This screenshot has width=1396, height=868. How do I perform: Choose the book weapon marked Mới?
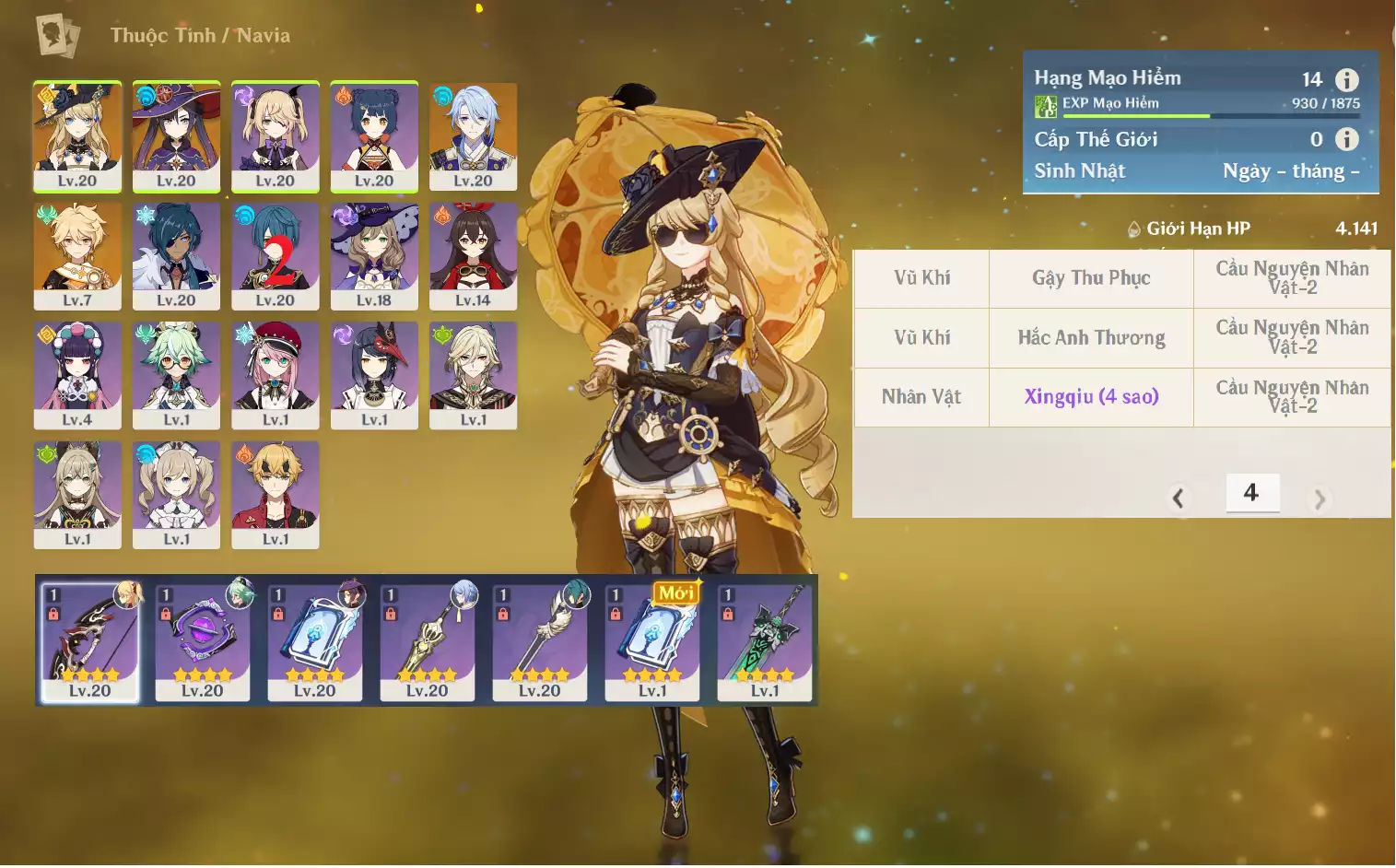tap(652, 641)
